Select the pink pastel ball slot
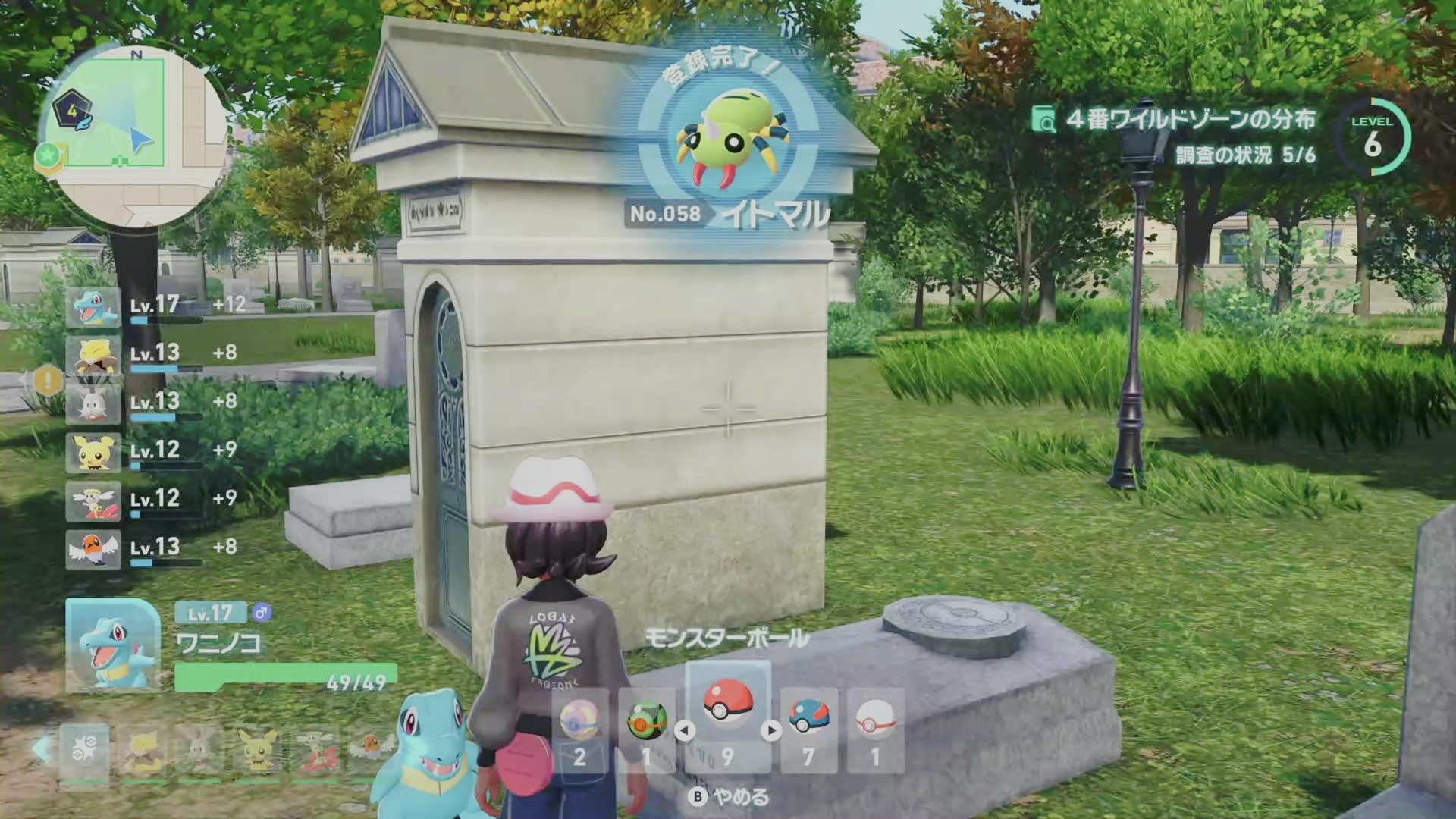The image size is (1456, 819). [x=580, y=730]
